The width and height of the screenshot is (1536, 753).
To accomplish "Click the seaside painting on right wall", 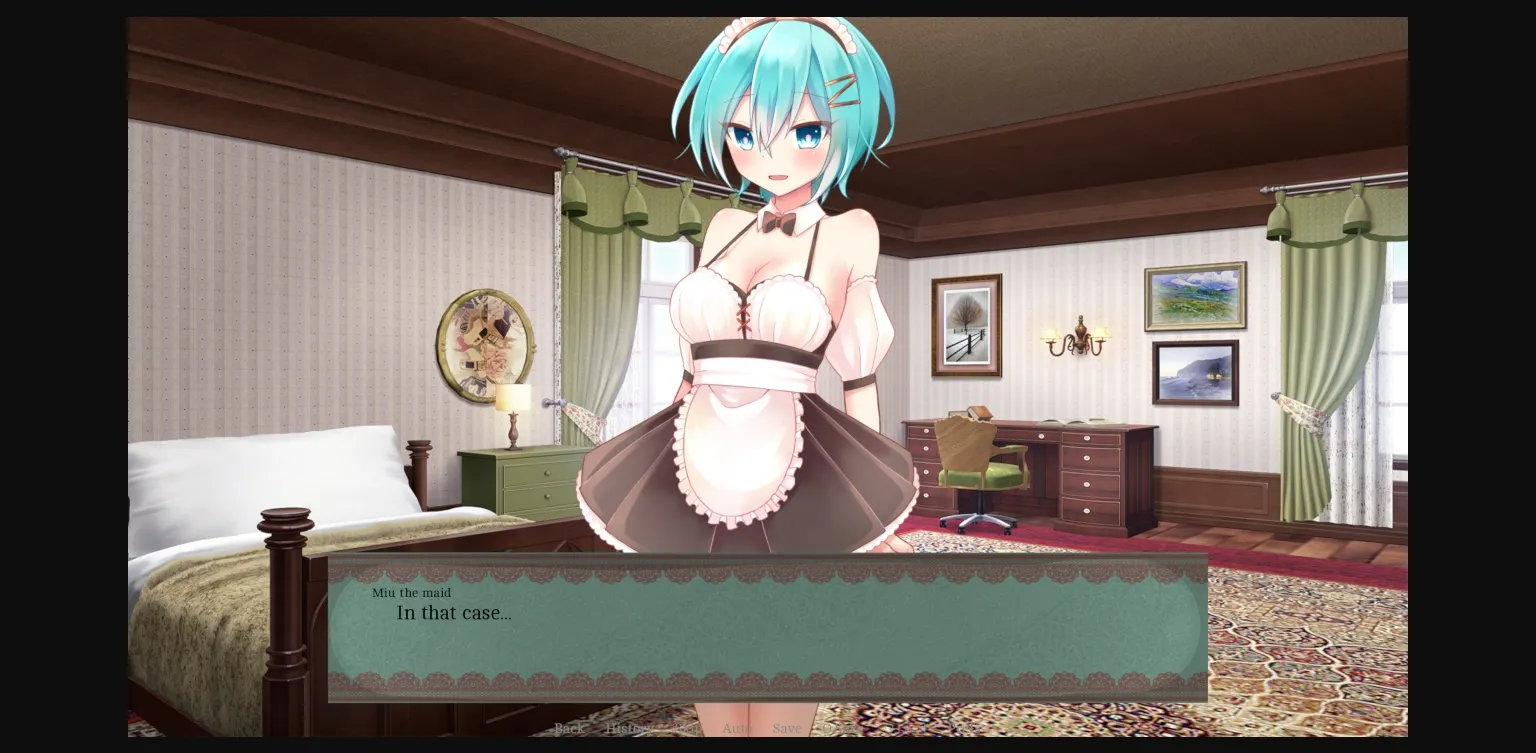I will point(1194,373).
